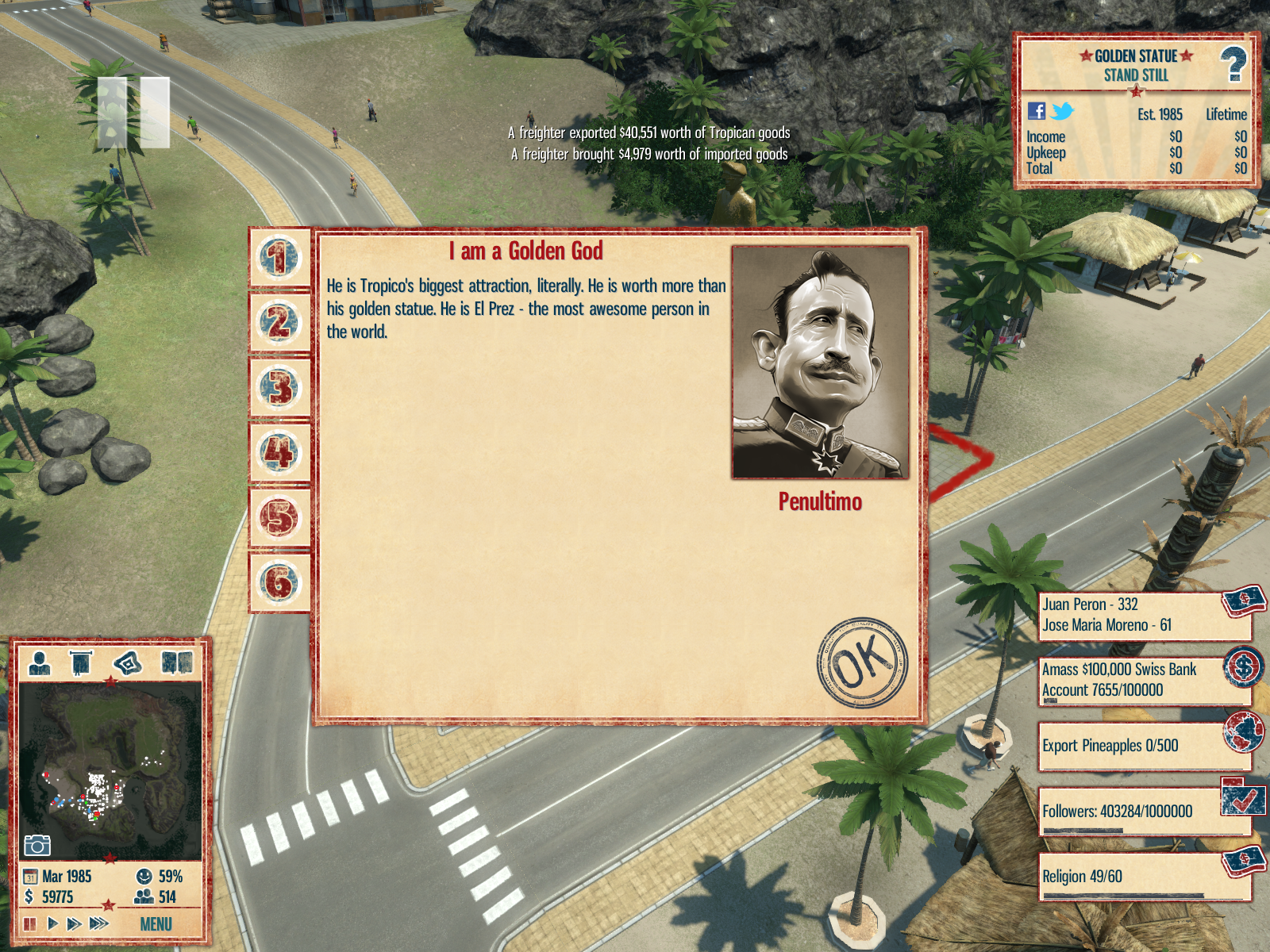Open the almanac book icon
Screen dimensions: 1270x952
(177, 662)
